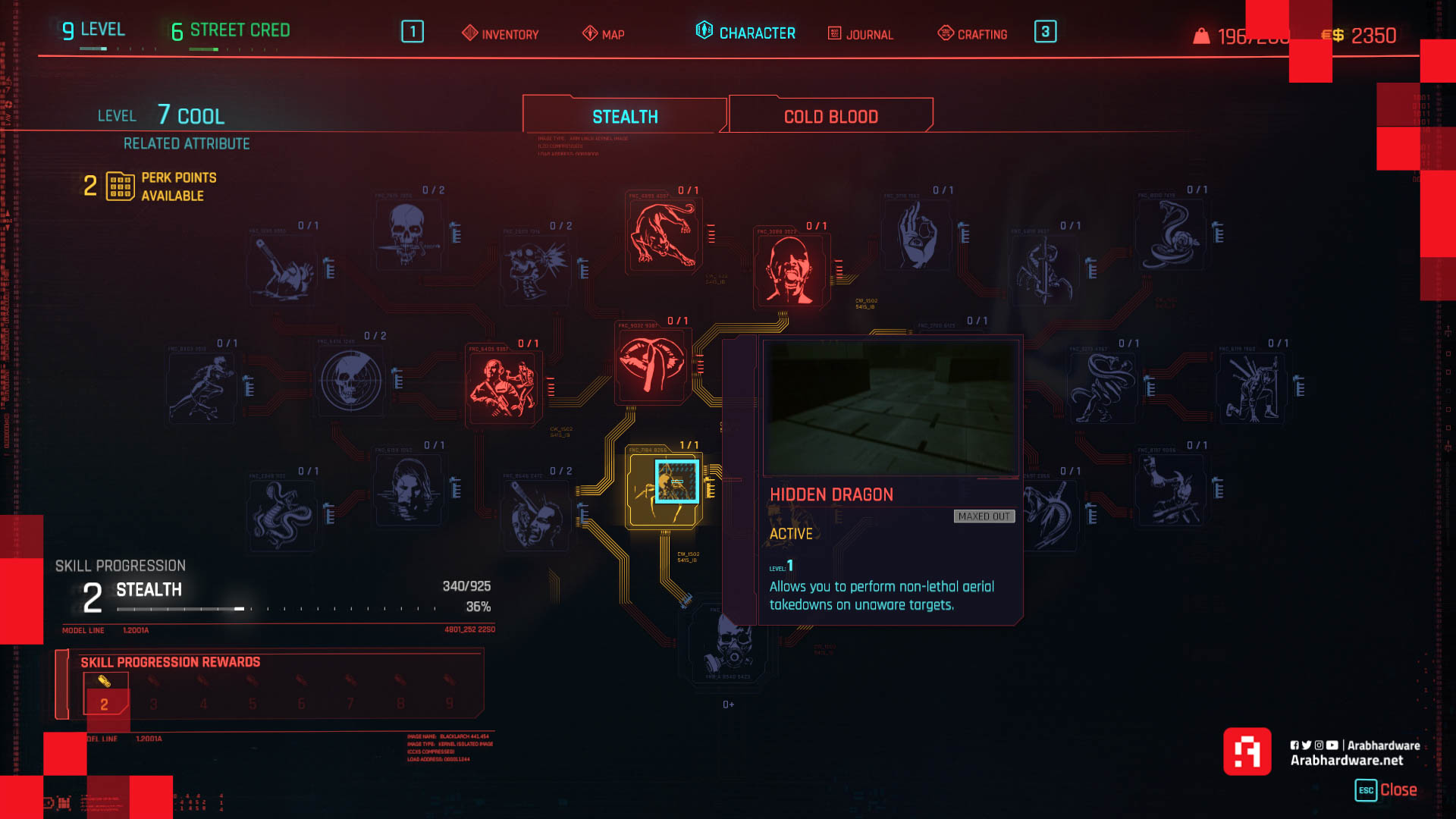Choose the crosshair skull perk

click(350, 381)
